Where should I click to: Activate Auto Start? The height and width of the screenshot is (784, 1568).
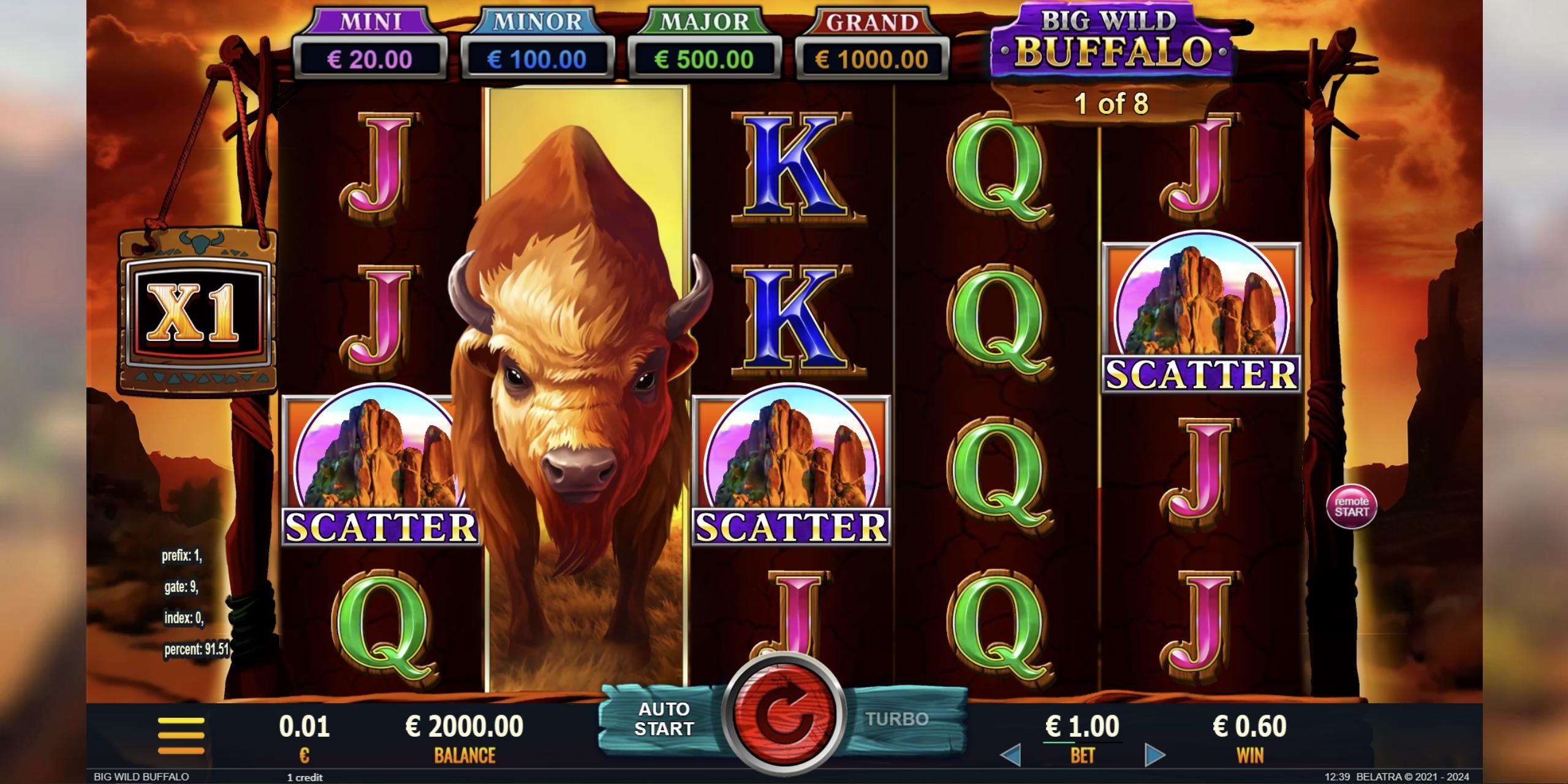(664, 719)
